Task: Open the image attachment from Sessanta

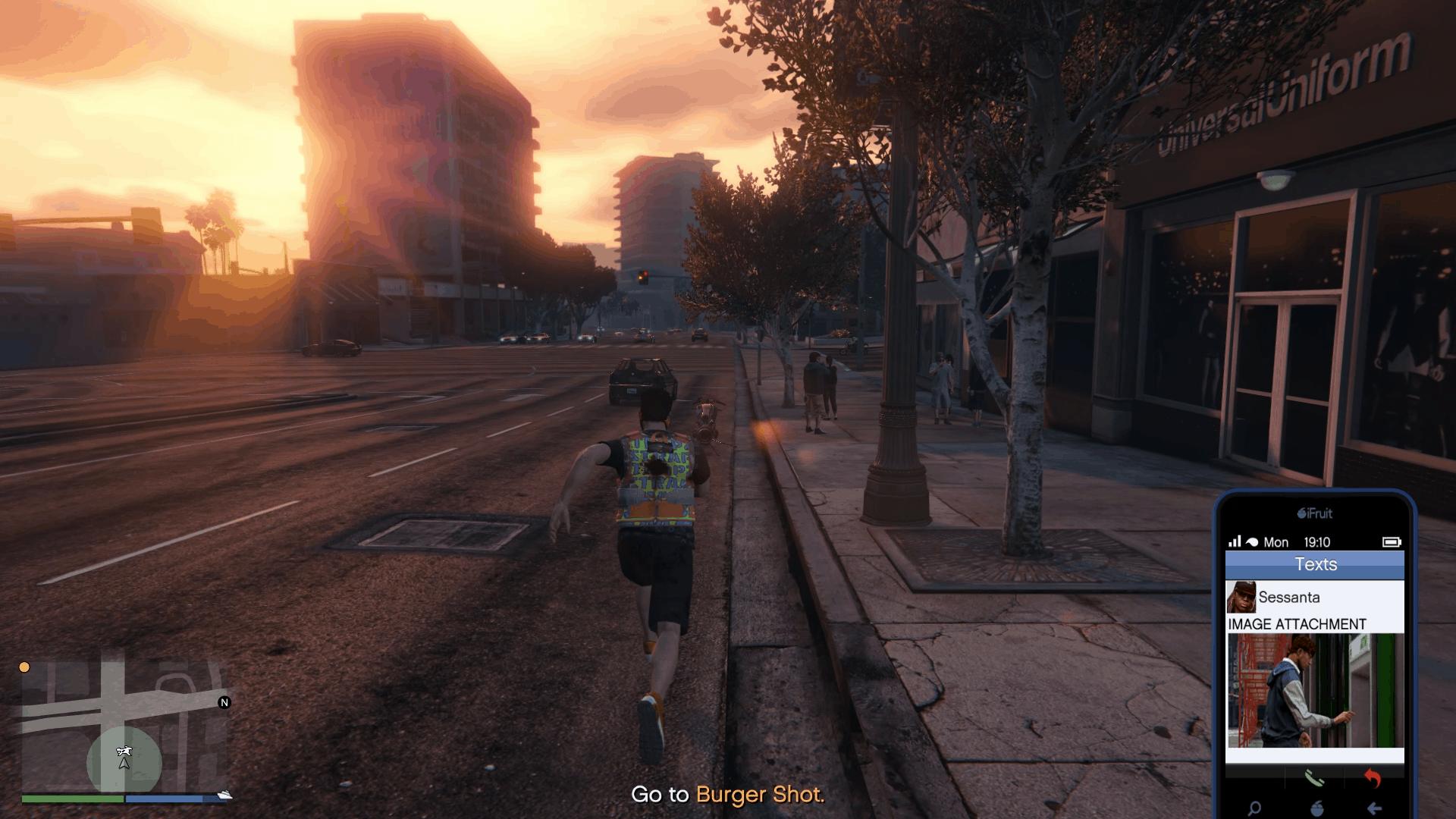Action: tap(1315, 690)
